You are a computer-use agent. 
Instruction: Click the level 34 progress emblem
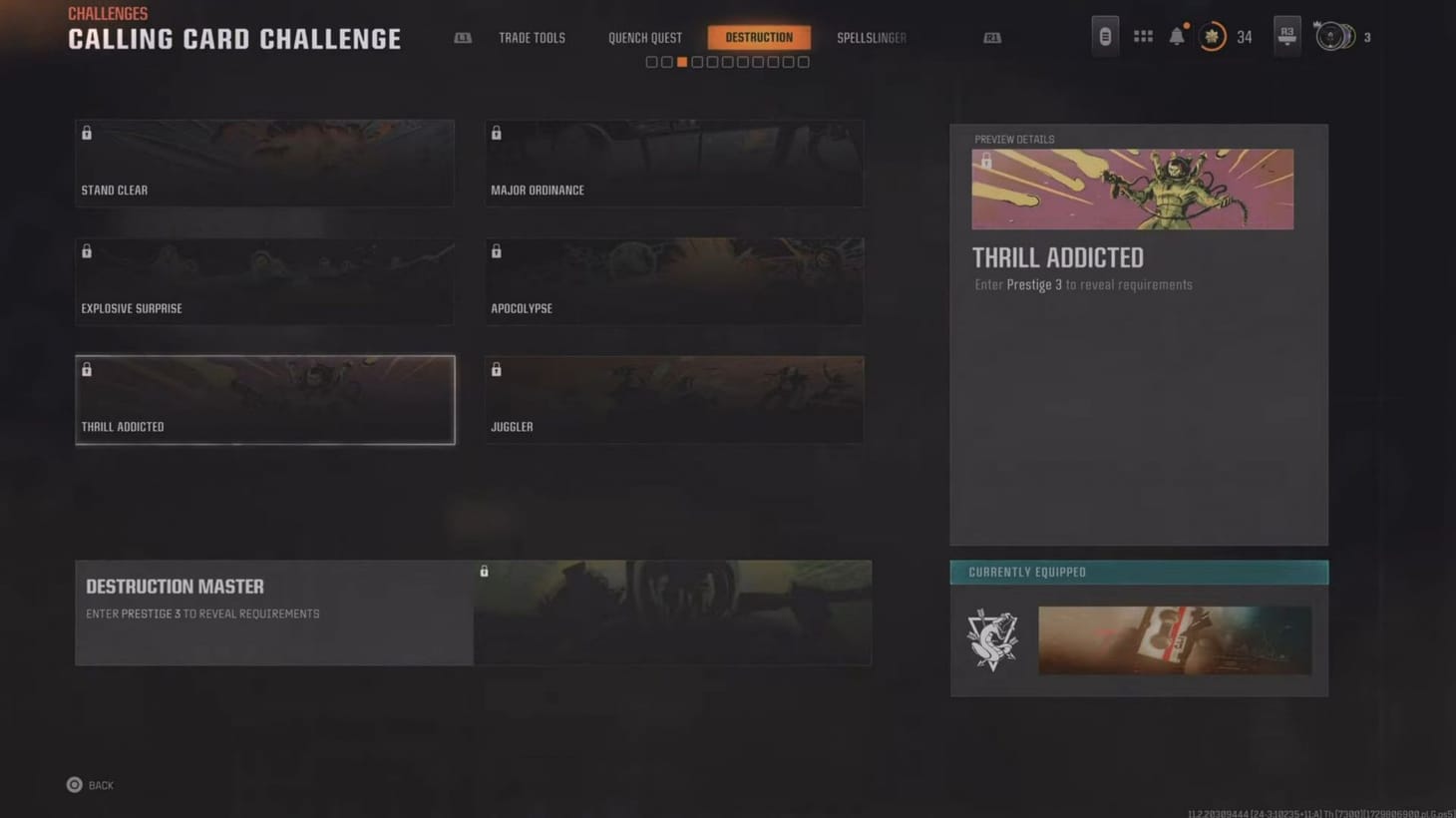click(1212, 36)
